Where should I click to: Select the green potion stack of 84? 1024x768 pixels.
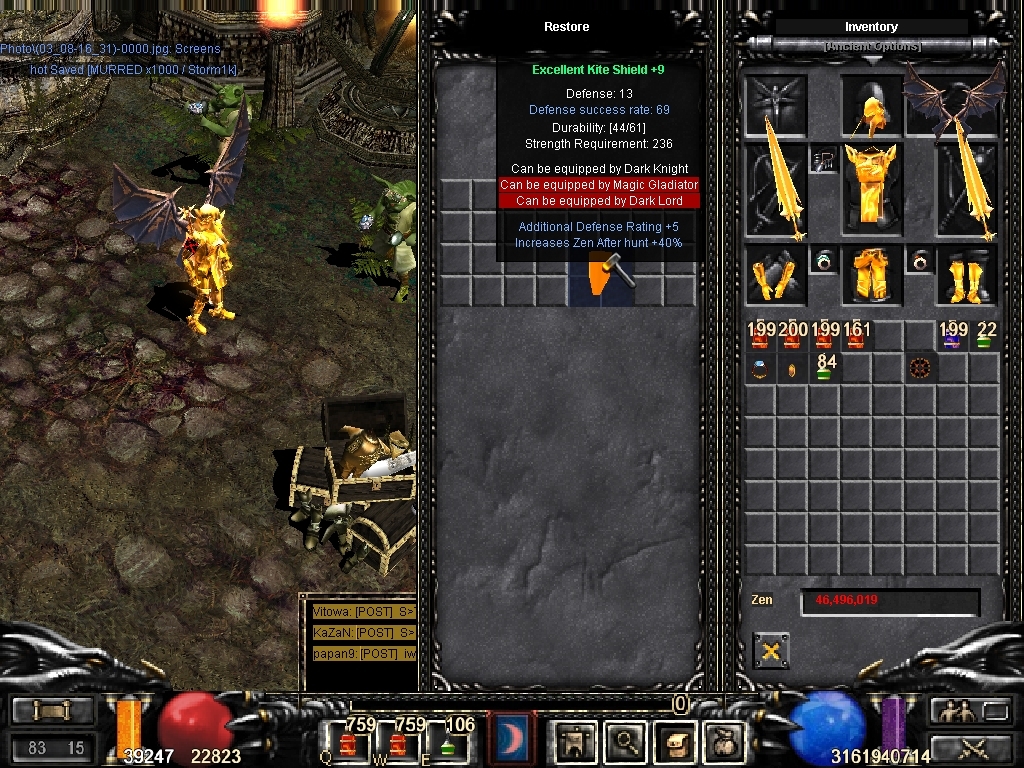(825, 368)
